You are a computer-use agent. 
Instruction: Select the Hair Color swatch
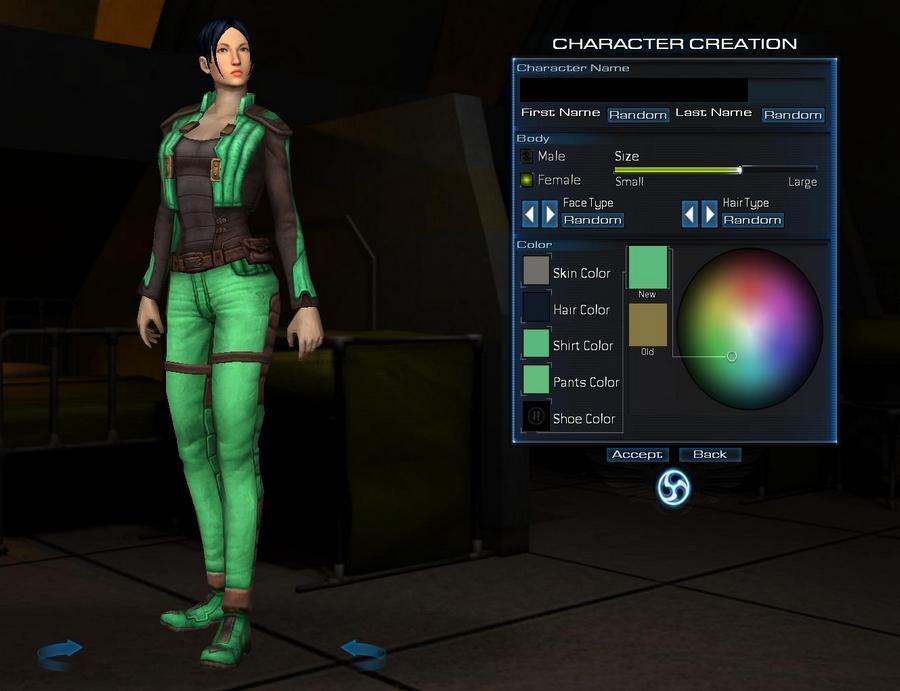point(537,307)
